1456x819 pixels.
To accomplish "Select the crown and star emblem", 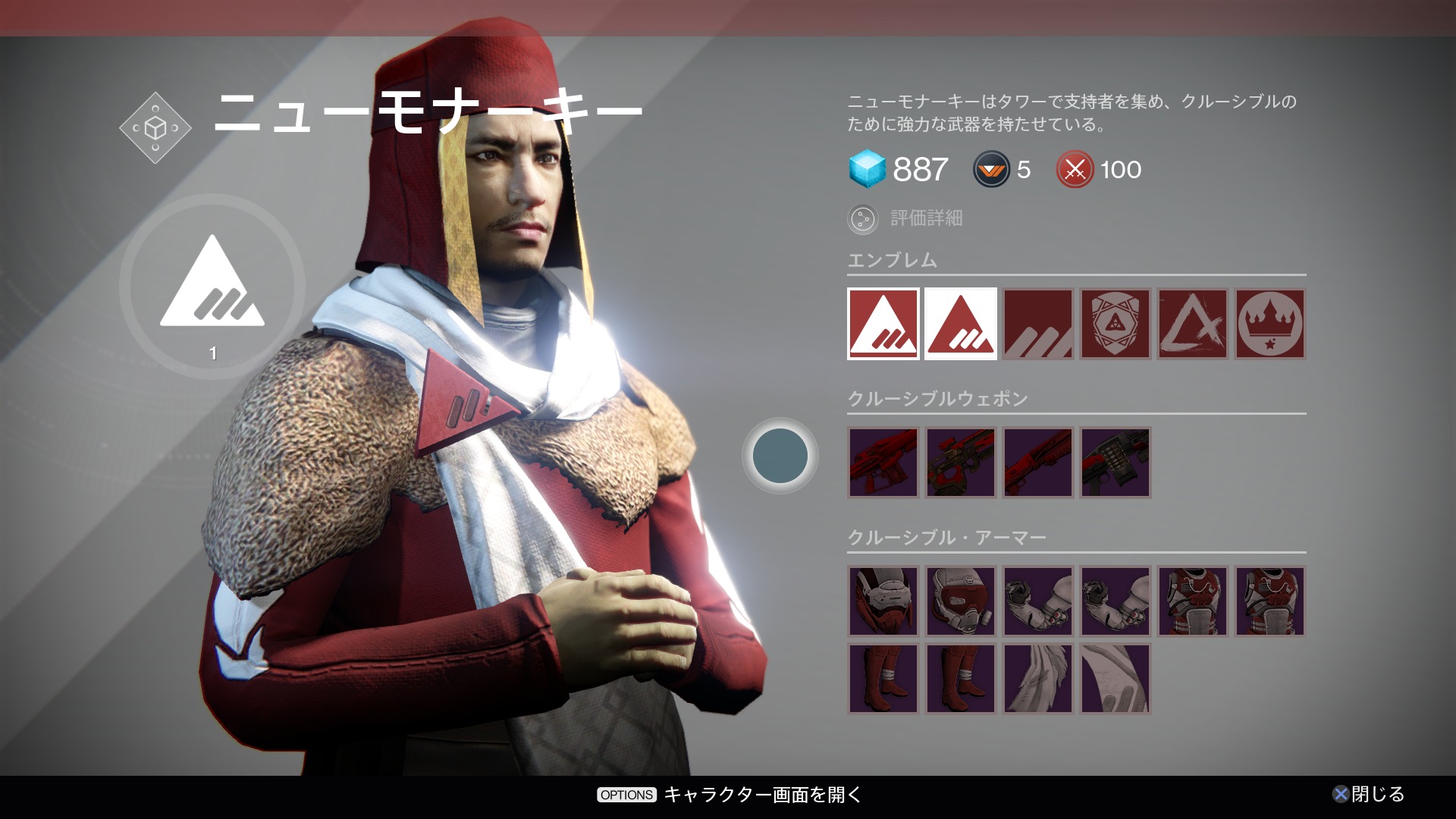I will click(x=1269, y=324).
